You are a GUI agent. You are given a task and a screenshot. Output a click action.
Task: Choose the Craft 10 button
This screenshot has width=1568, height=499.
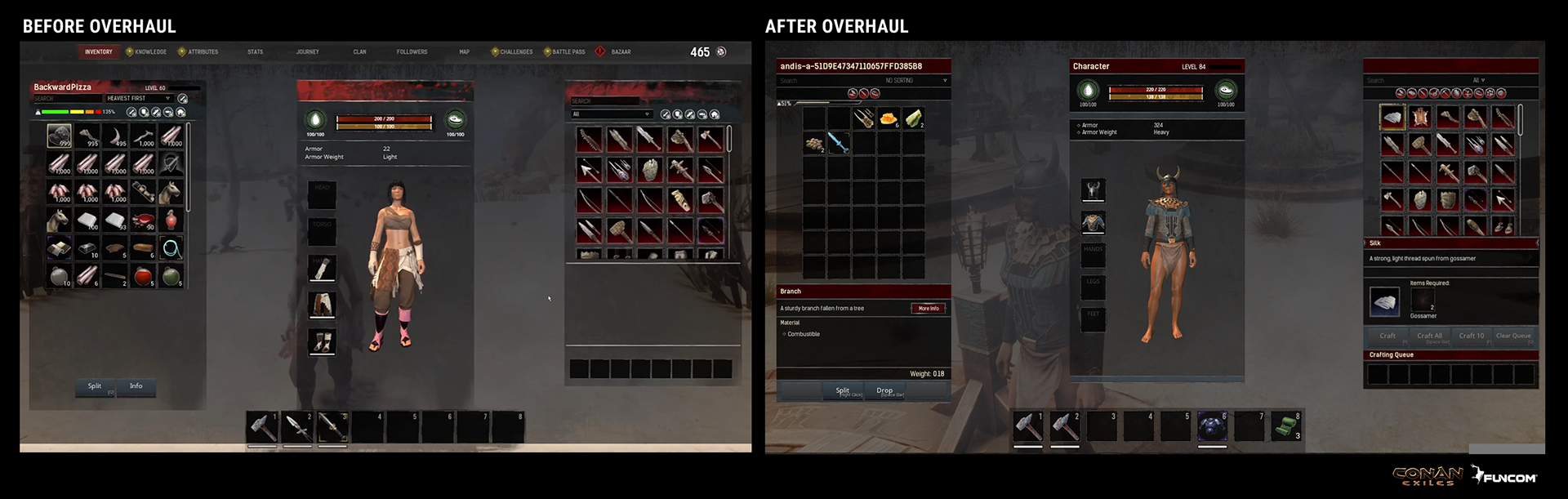click(x=1472, y=336)
